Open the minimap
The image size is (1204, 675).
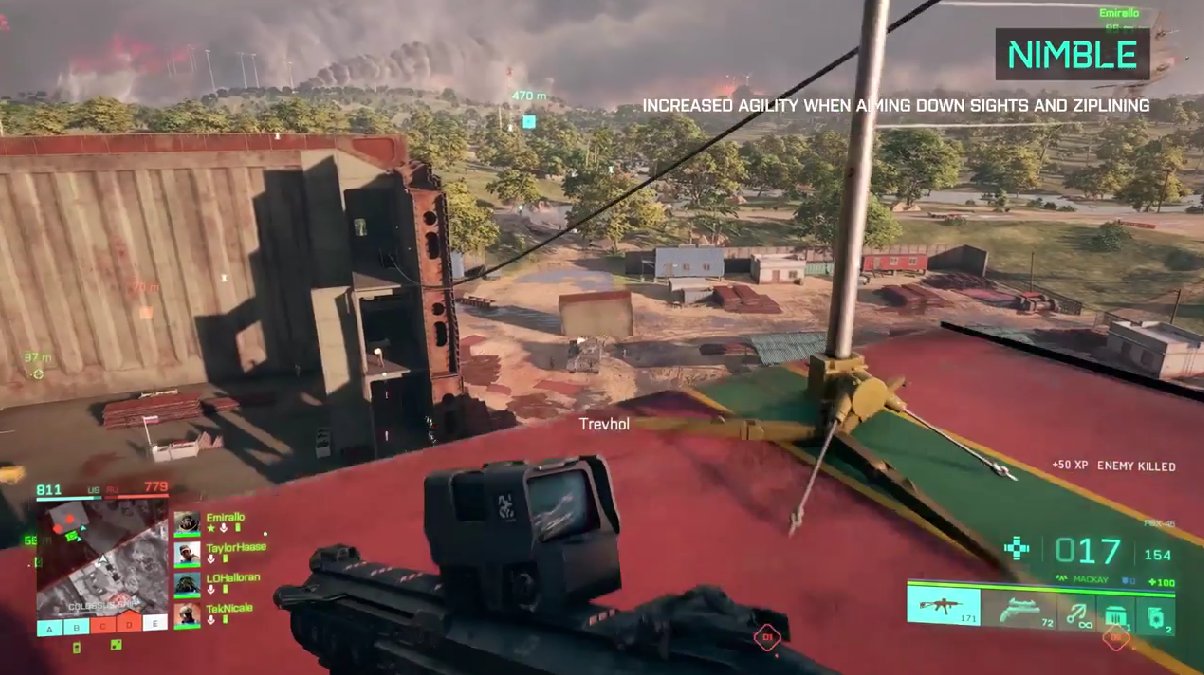[102, 555]
